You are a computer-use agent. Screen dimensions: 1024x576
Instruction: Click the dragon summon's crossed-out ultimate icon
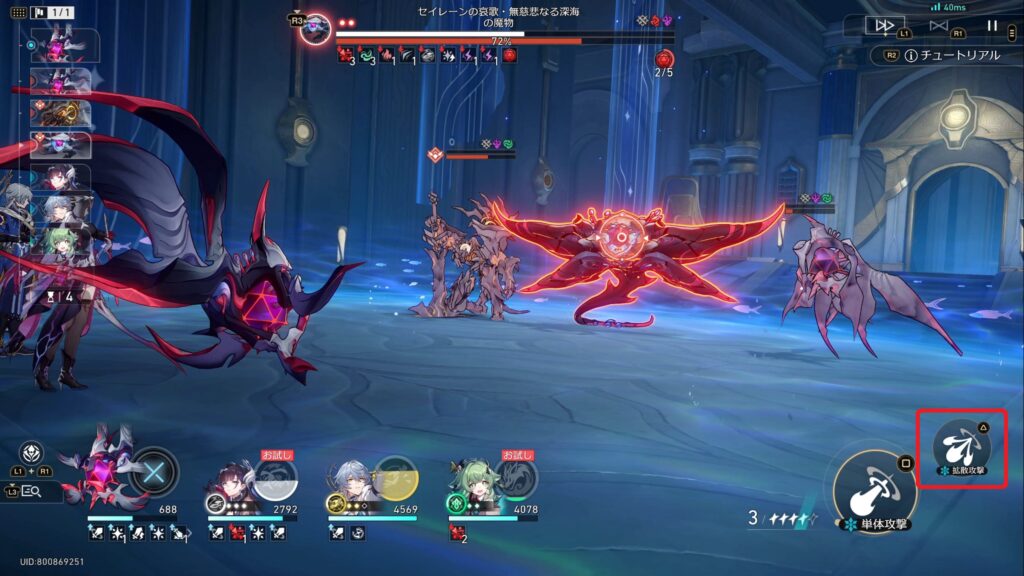tap(155, 471)
